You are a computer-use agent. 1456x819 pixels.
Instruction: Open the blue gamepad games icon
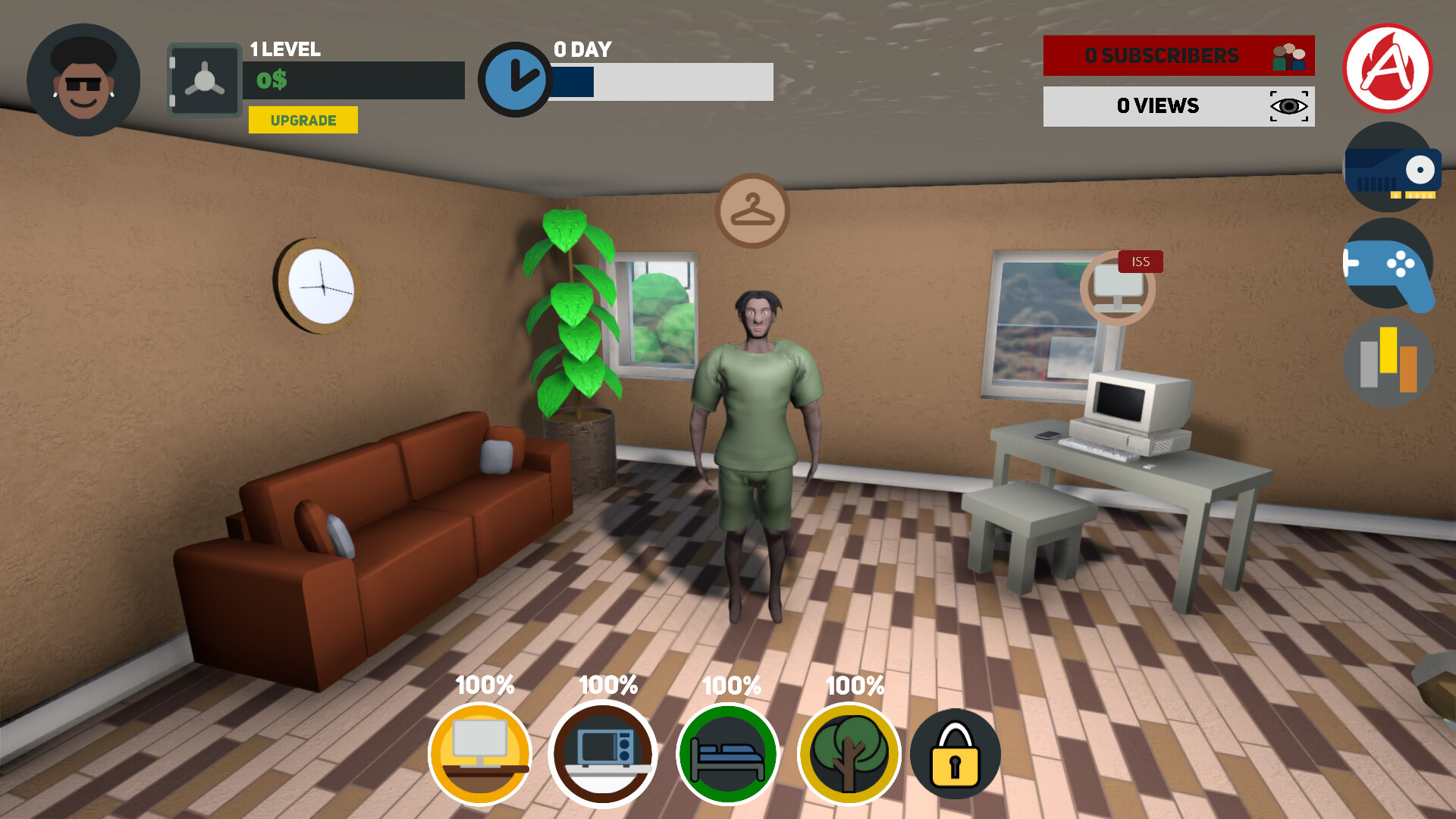click(x=1389, y=265)
